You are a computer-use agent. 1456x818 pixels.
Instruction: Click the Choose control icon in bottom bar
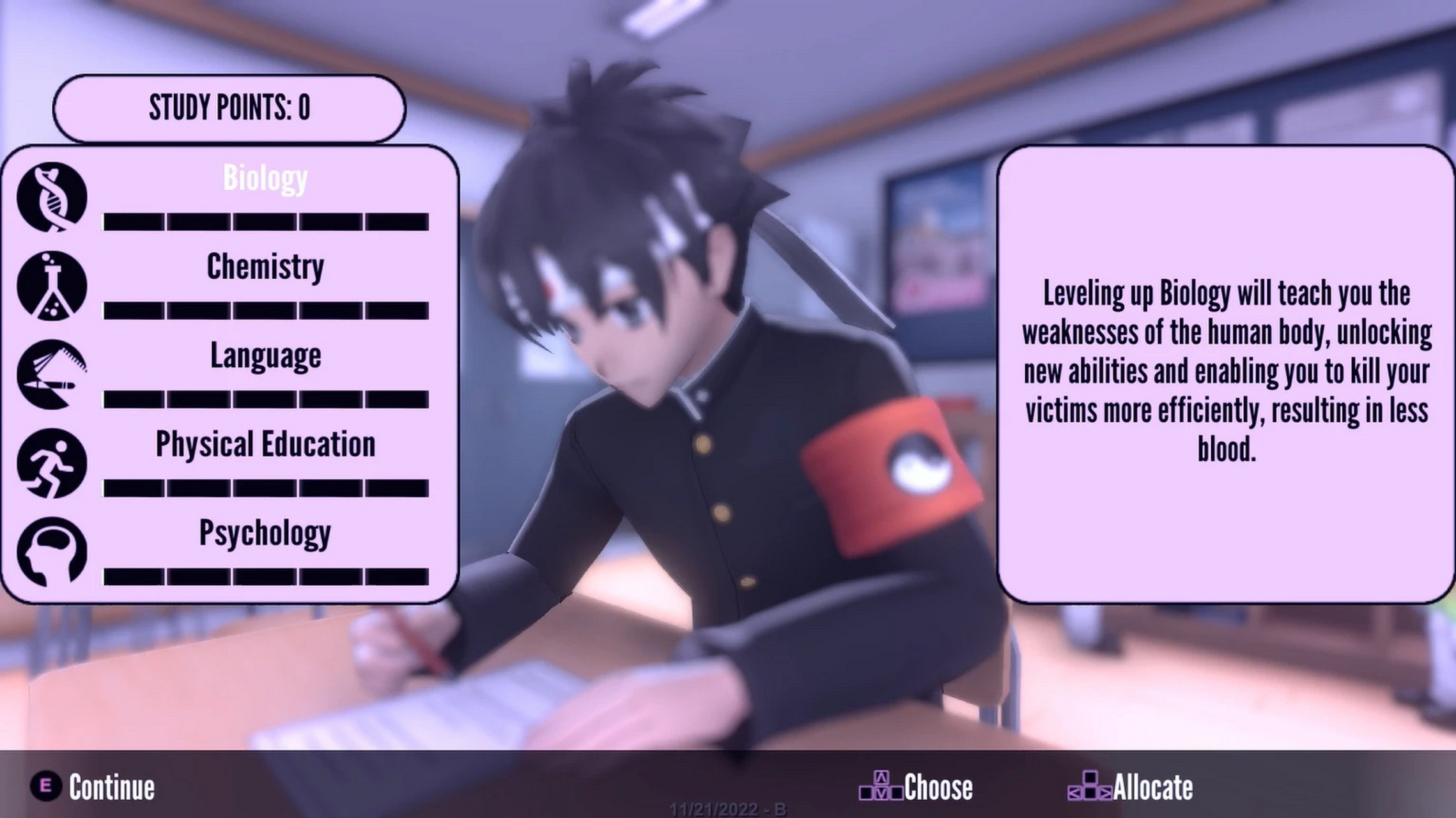[882, 784]
